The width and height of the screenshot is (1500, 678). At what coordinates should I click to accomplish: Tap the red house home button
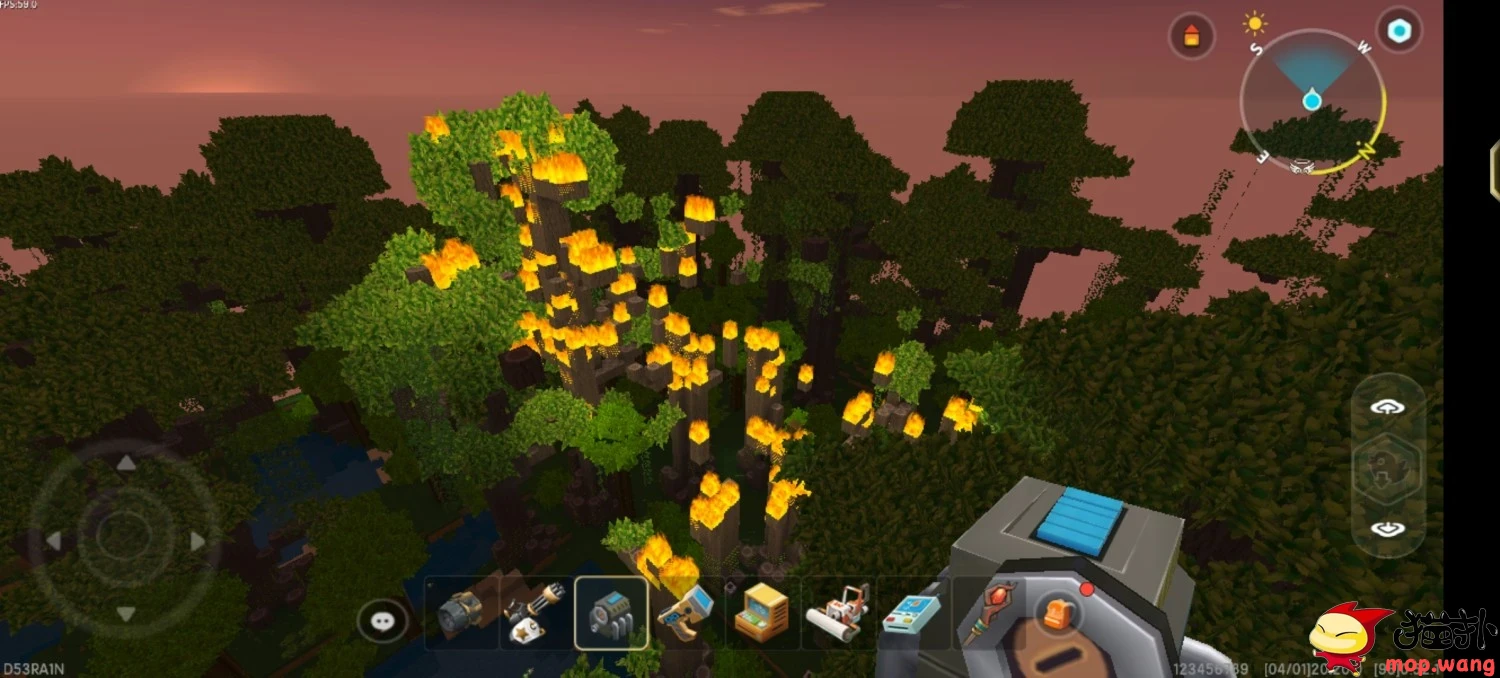(x=1191, y=37)
